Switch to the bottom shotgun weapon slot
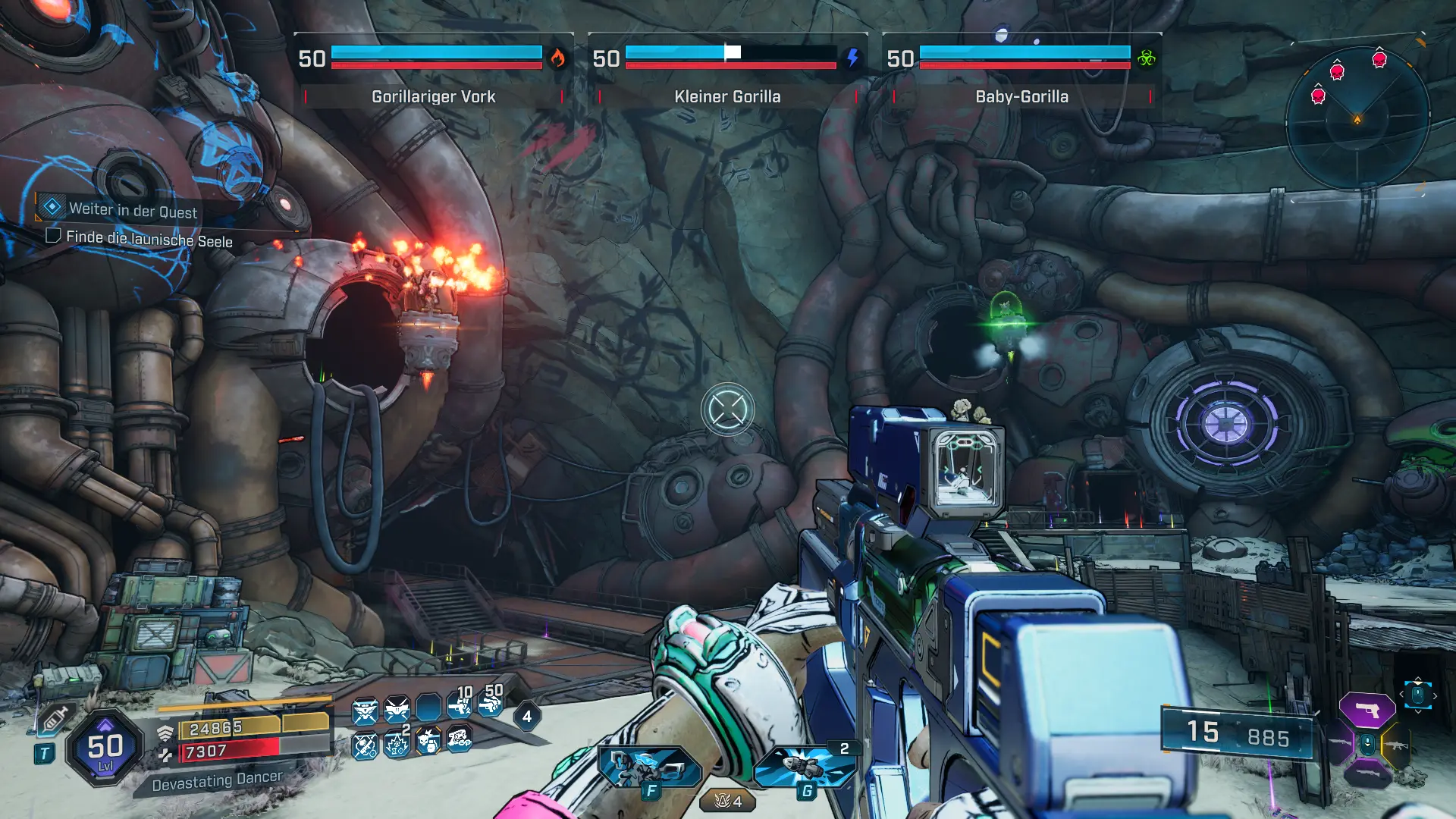Viewport: 1456px width, 819px height. click(x=1367, y=775)
